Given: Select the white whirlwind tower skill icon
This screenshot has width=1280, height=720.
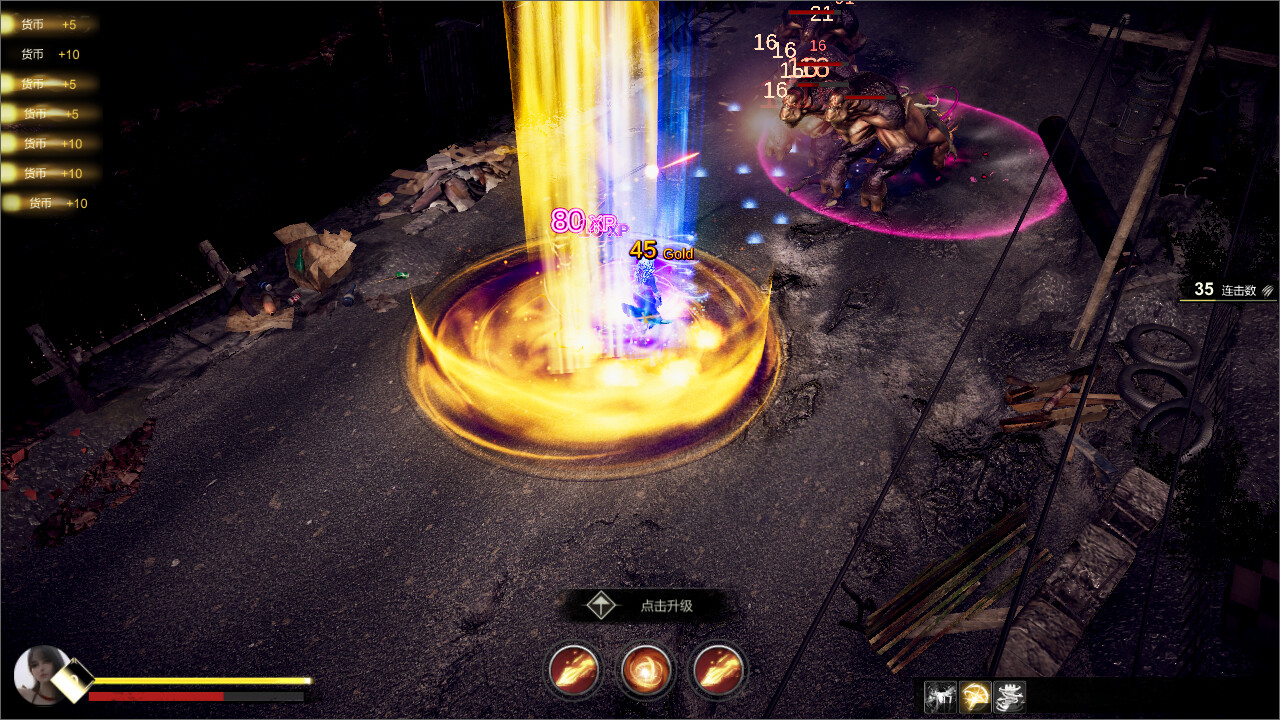Looking at the screenshot, I should click(1010, 697).
